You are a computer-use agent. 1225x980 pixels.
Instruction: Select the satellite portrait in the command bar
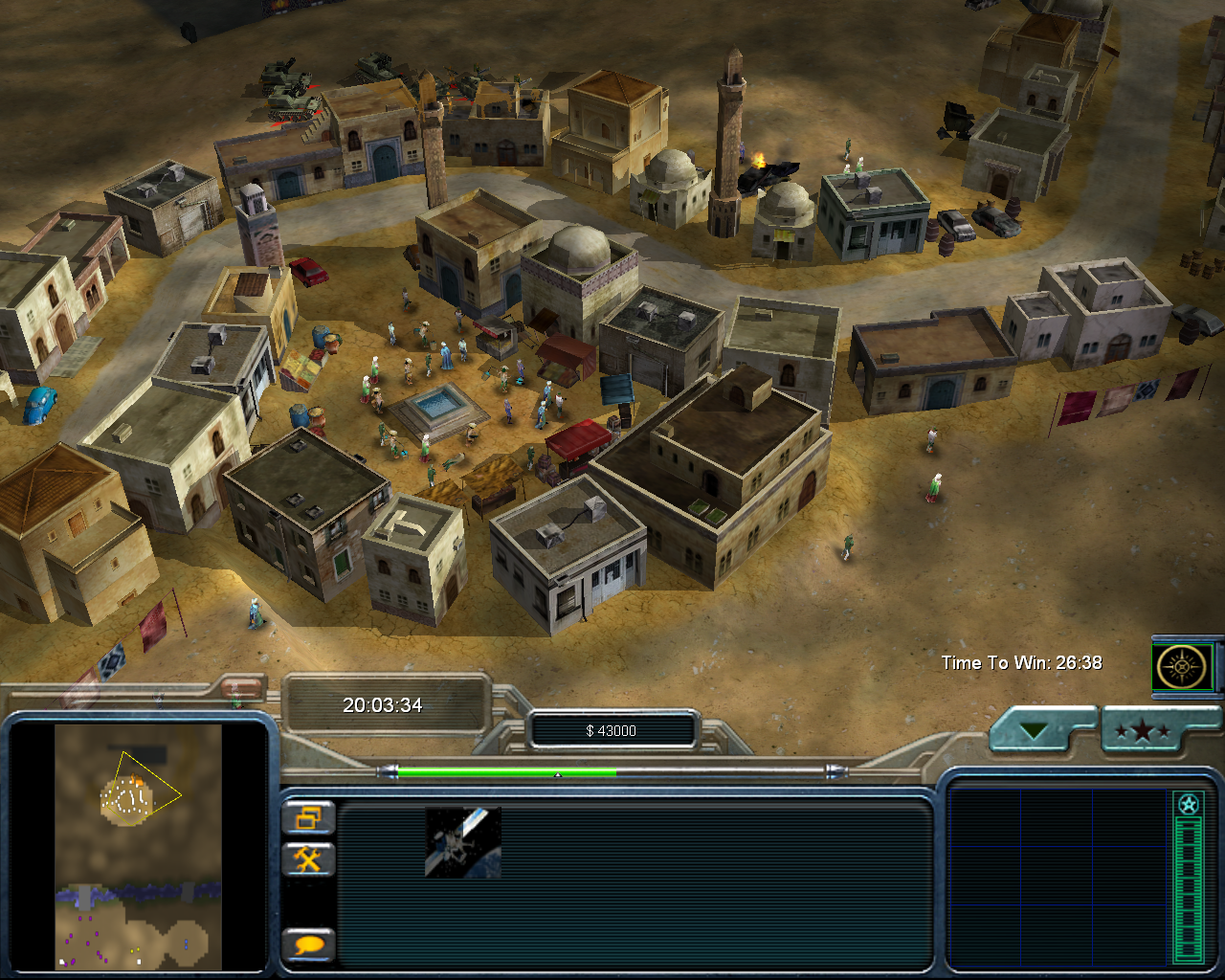pyautogui.click(x=462, y=841)
